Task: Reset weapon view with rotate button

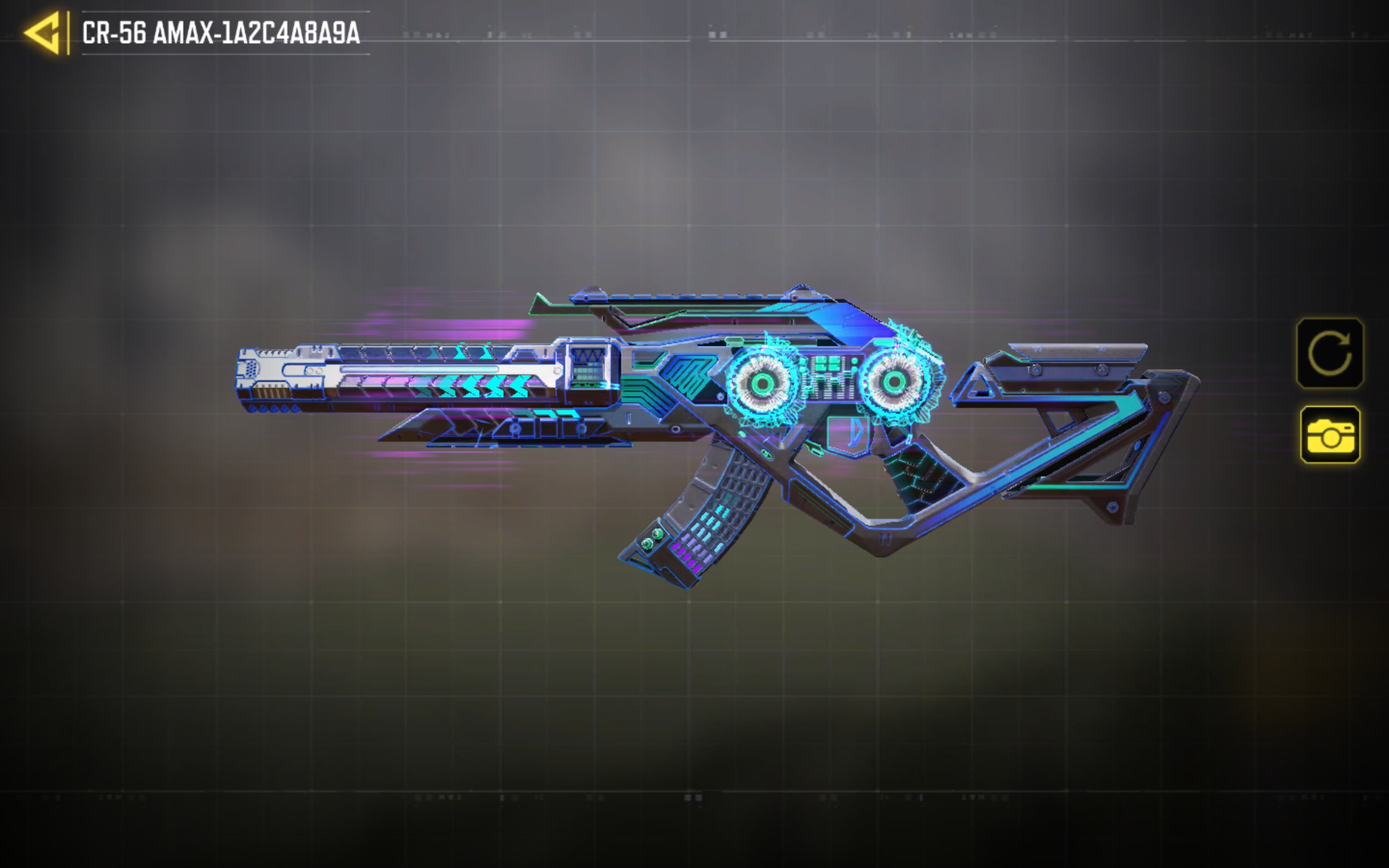Action: pyautogui.click(x=1329, y=353)
